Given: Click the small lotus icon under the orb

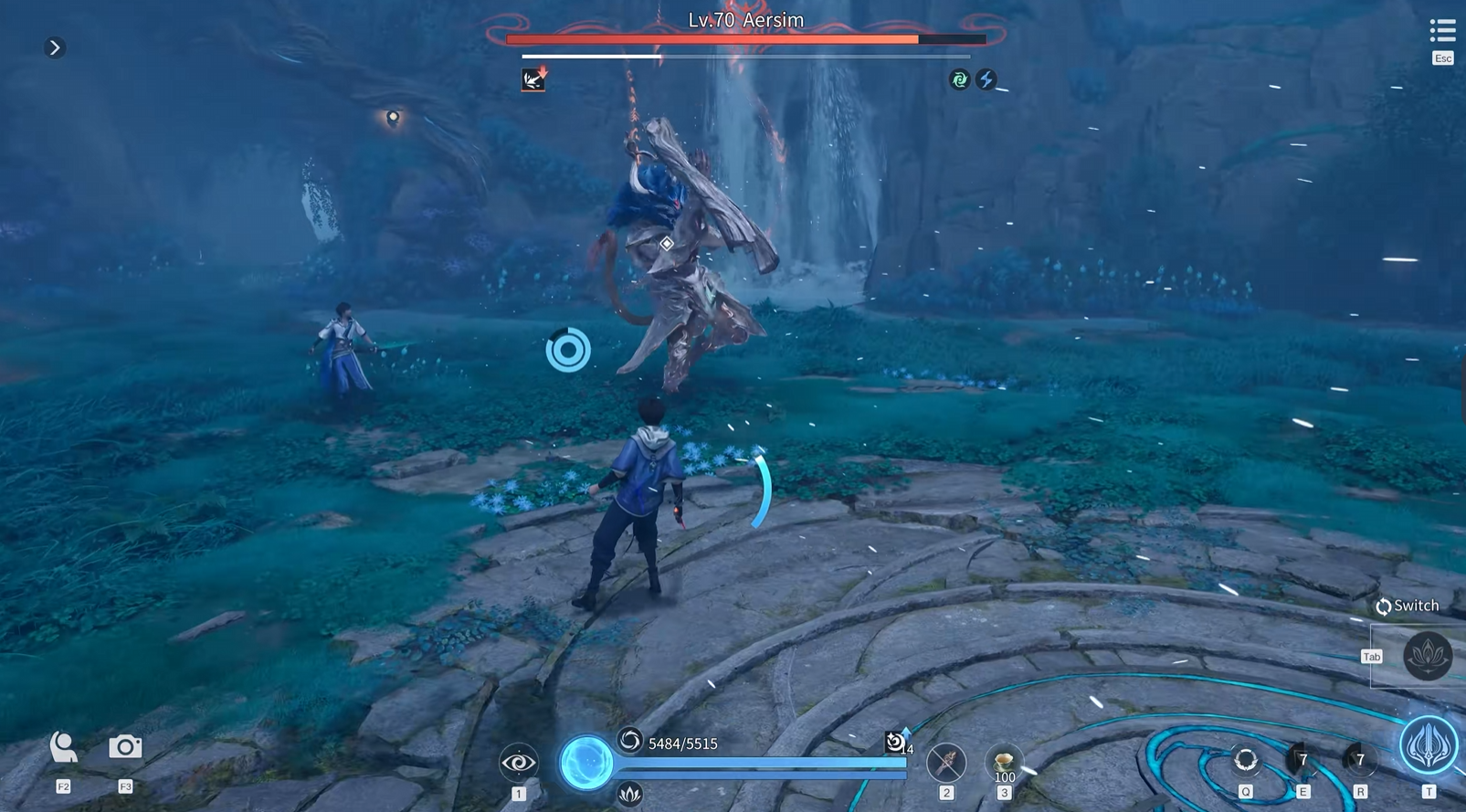Looking at the screenshot, I should pos(629,795).
